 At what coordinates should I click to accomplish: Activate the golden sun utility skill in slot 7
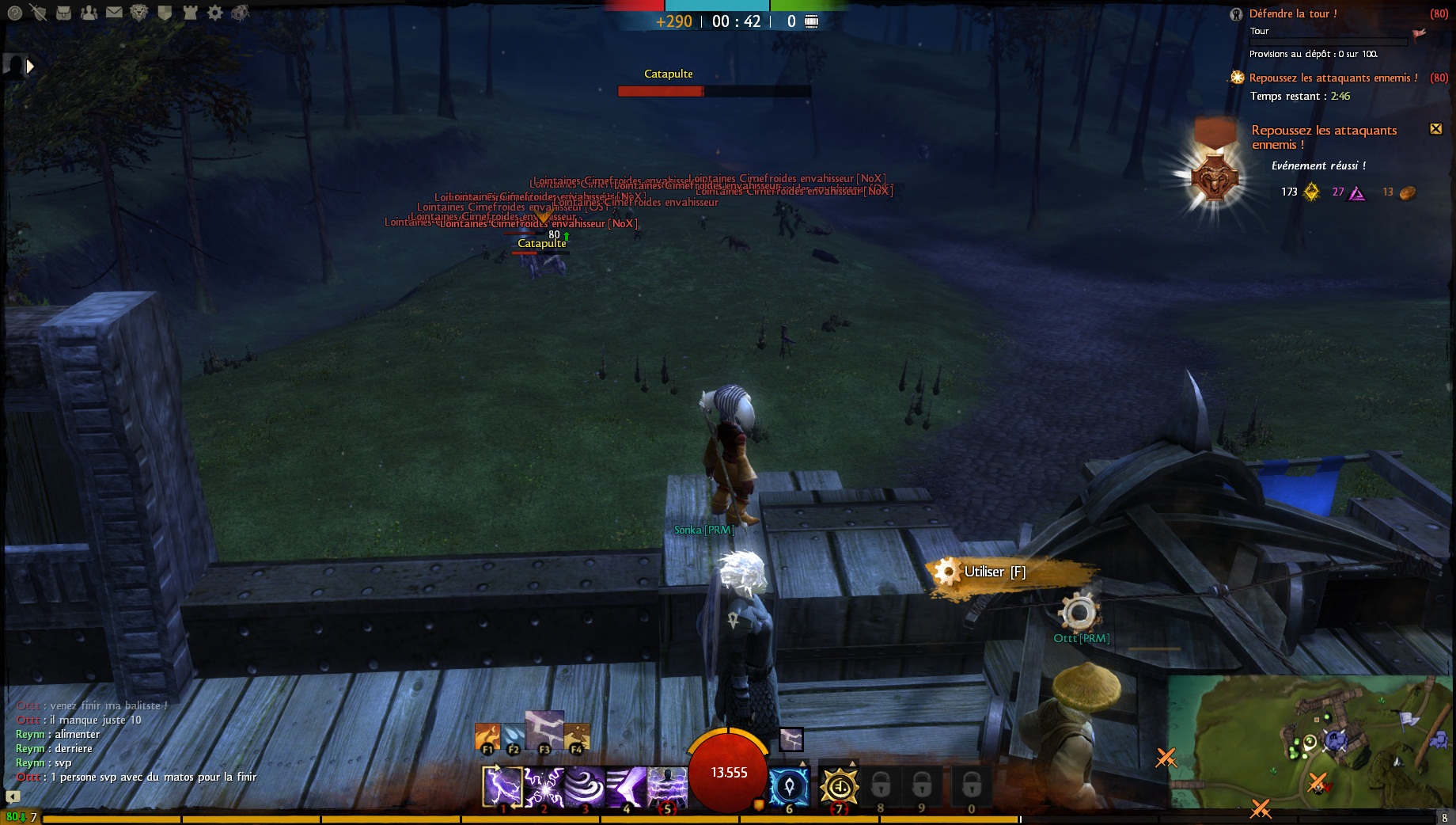(x=839, y=787)
